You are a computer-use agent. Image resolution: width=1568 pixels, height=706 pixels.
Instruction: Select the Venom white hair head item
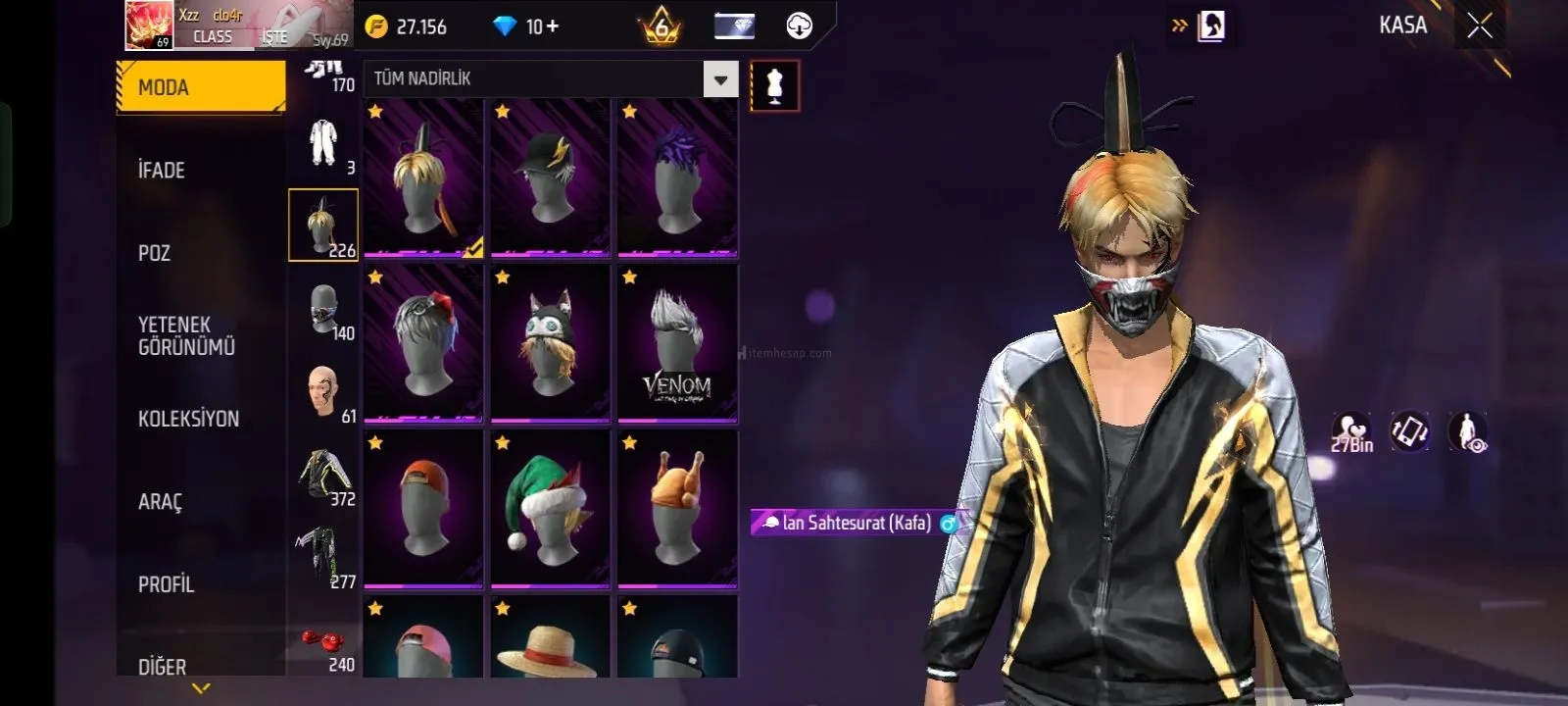(x=677, y=343)
